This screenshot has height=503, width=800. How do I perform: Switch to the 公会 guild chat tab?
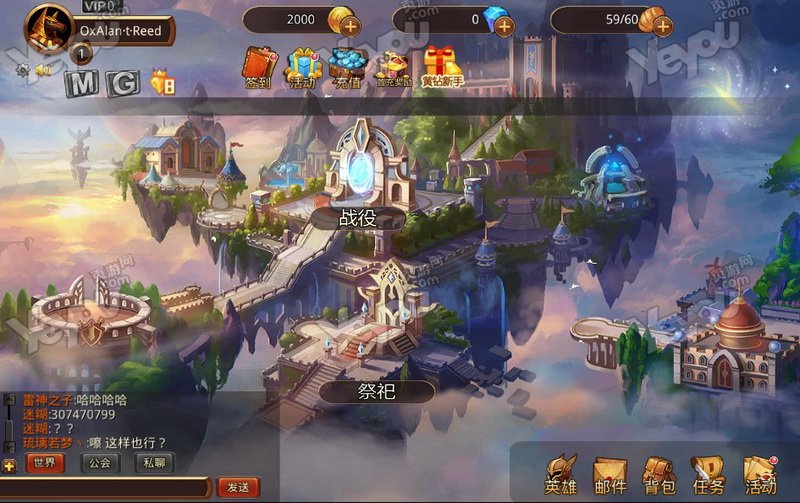click(x=99, y=463)
